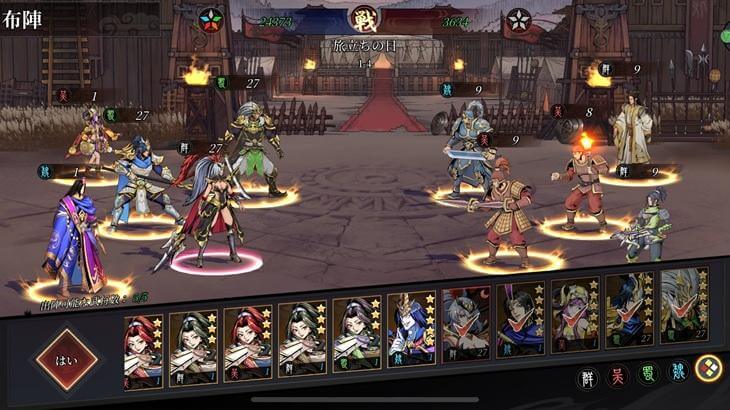Pick the leftmost red-haired hero card
Image resolution: width=730 pixels, height=410 pixels.
(x=144, y=350)
